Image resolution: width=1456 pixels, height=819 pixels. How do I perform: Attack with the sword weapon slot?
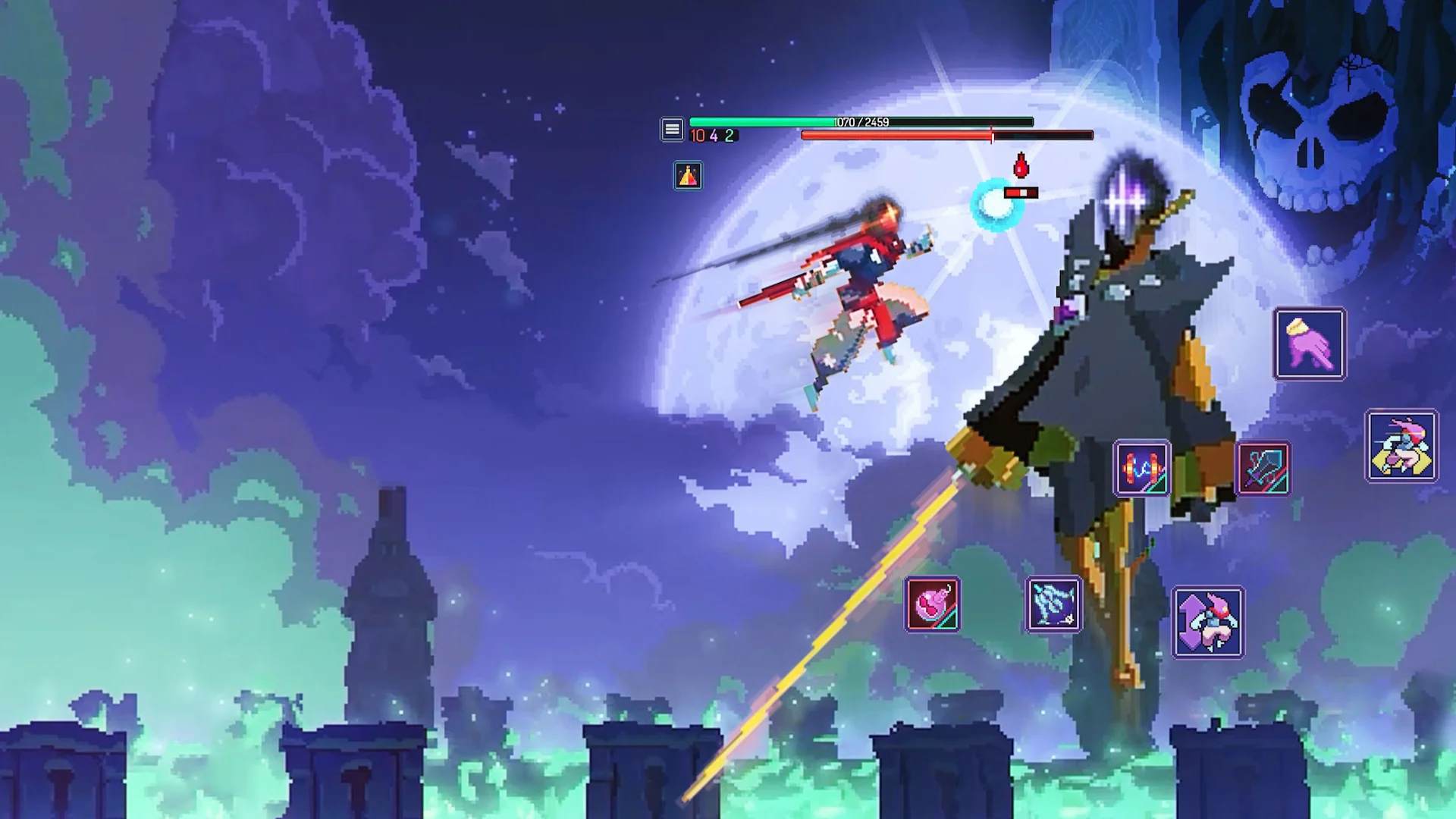click(1263, 468)
